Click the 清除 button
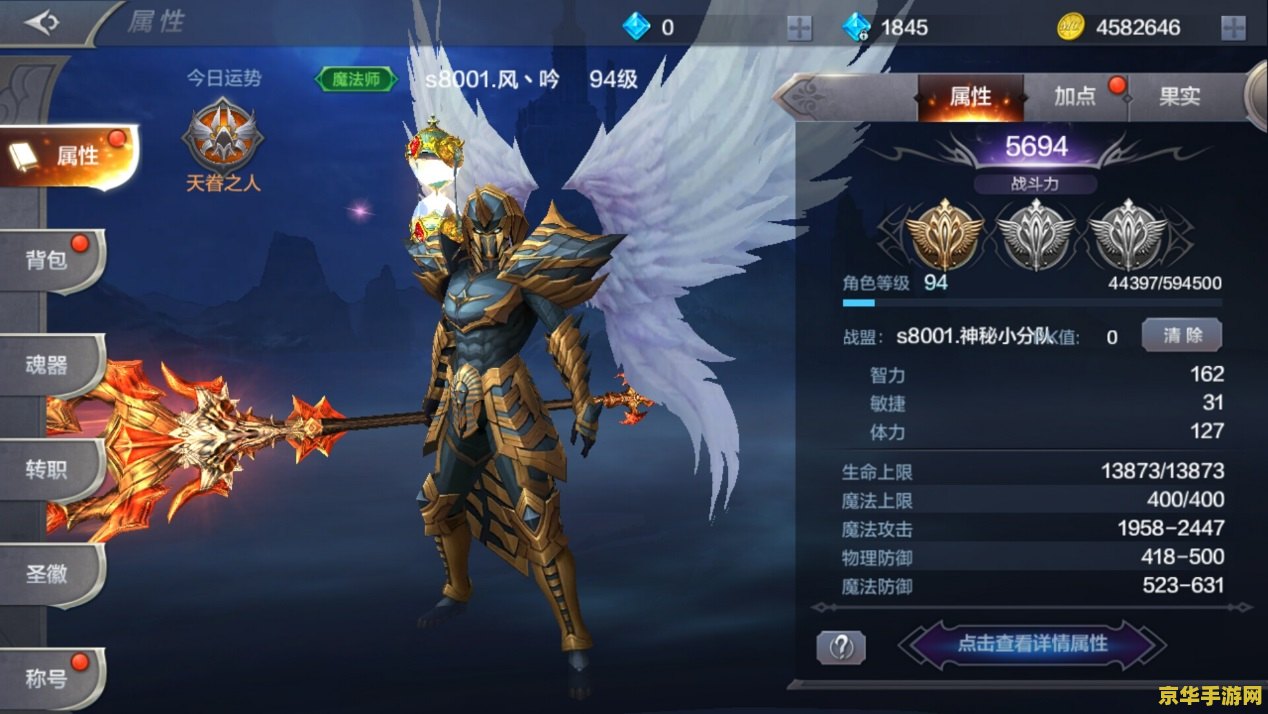This screenshot has height=714, width=1268. tap(1181, 336)
